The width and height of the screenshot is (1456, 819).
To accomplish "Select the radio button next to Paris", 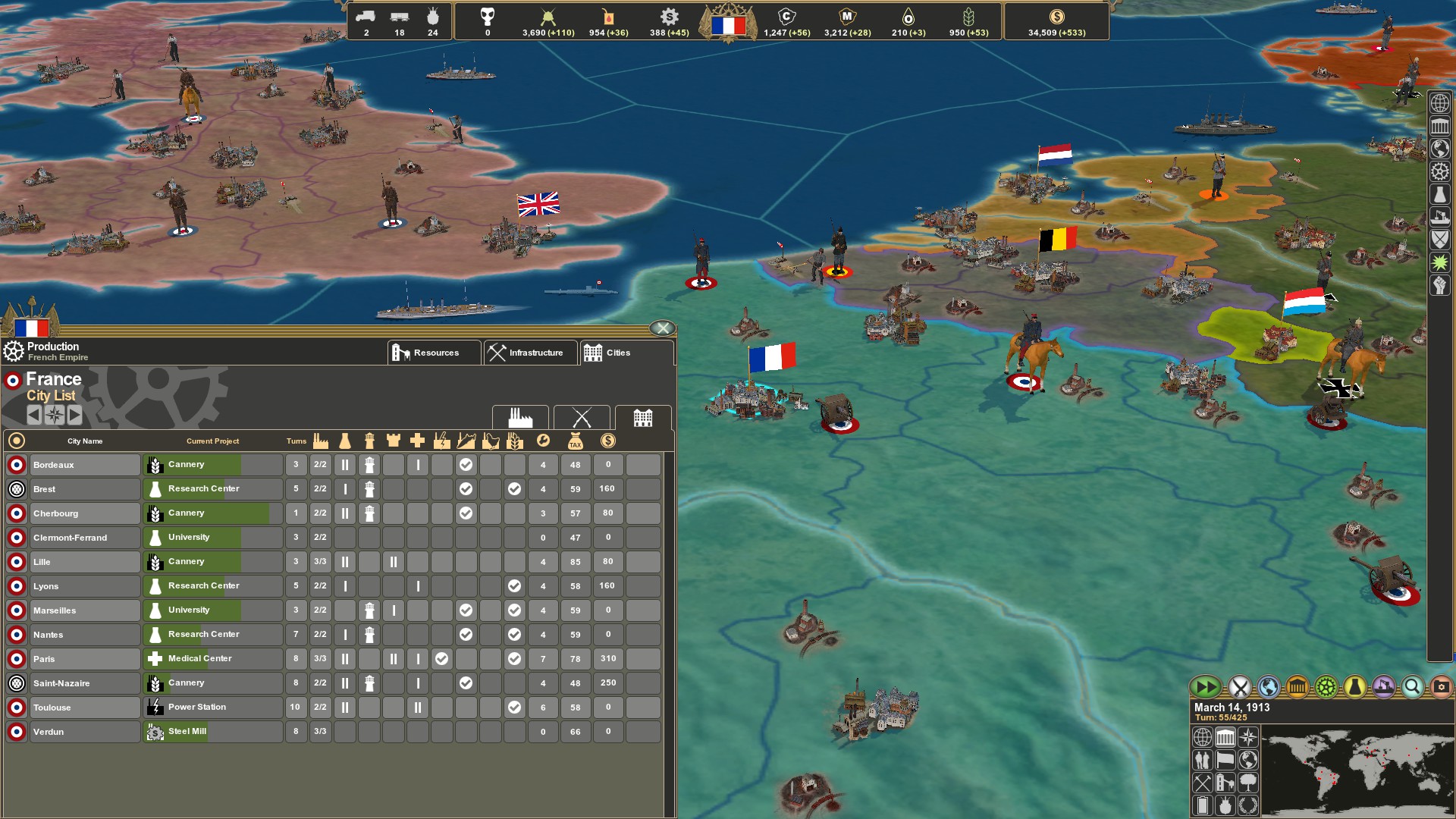I will [x=16, y=659].
